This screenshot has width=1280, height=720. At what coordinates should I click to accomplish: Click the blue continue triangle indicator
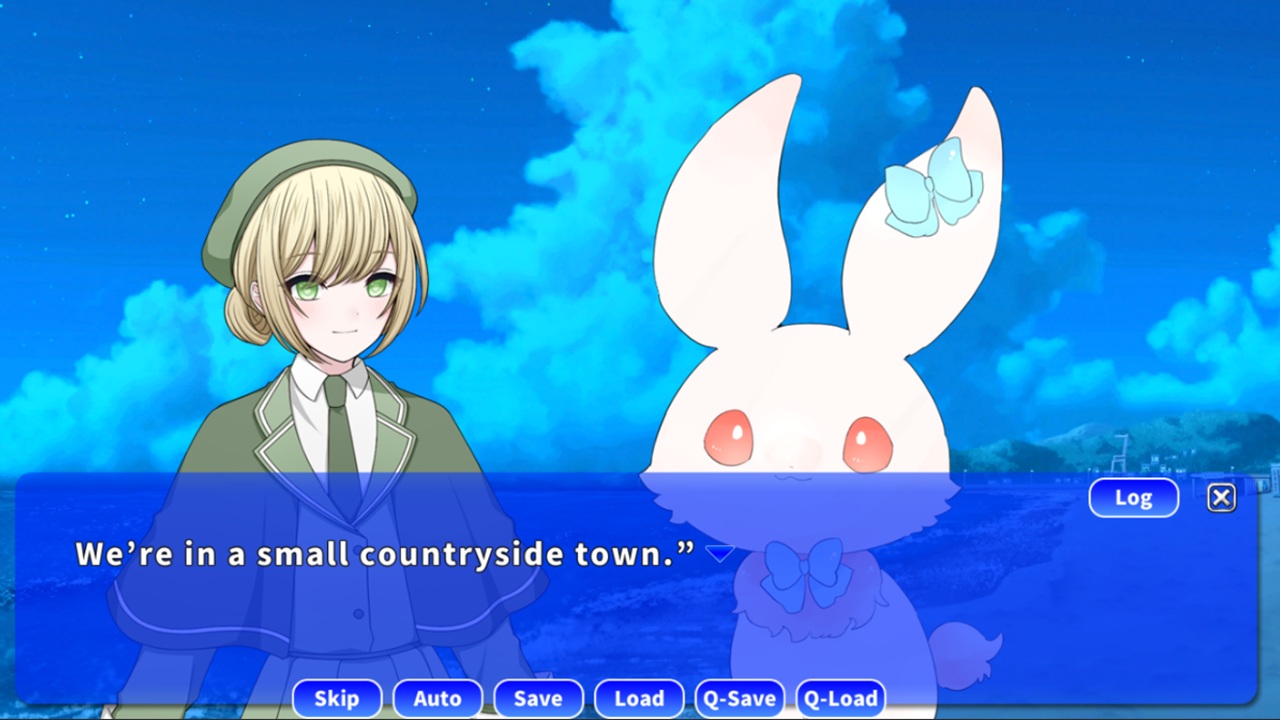pos(720,553)
